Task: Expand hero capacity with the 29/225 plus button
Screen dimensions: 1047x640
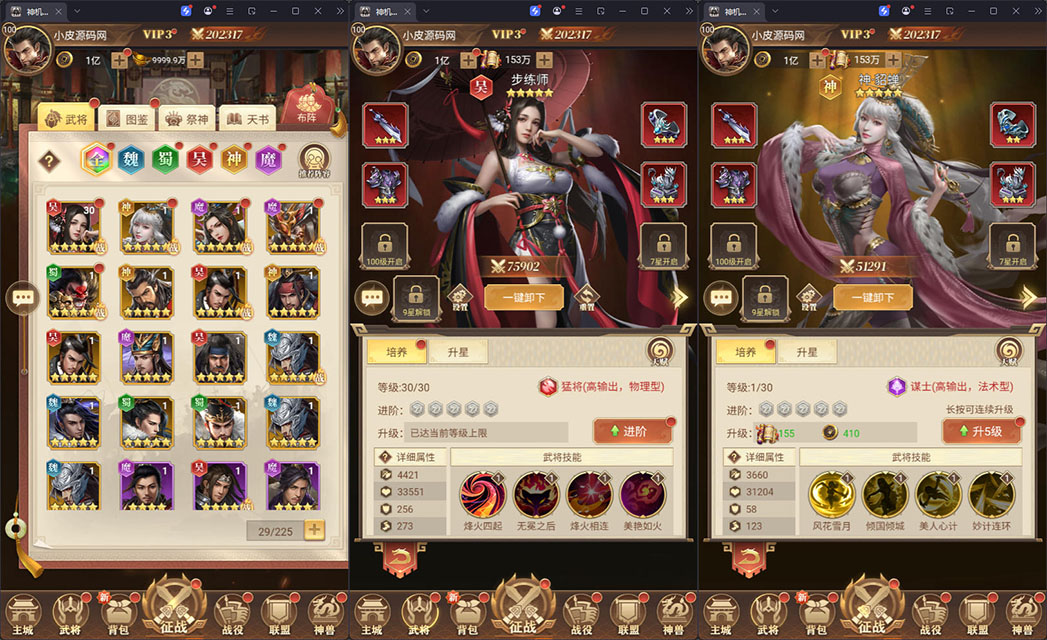Action: coord(314,530)
